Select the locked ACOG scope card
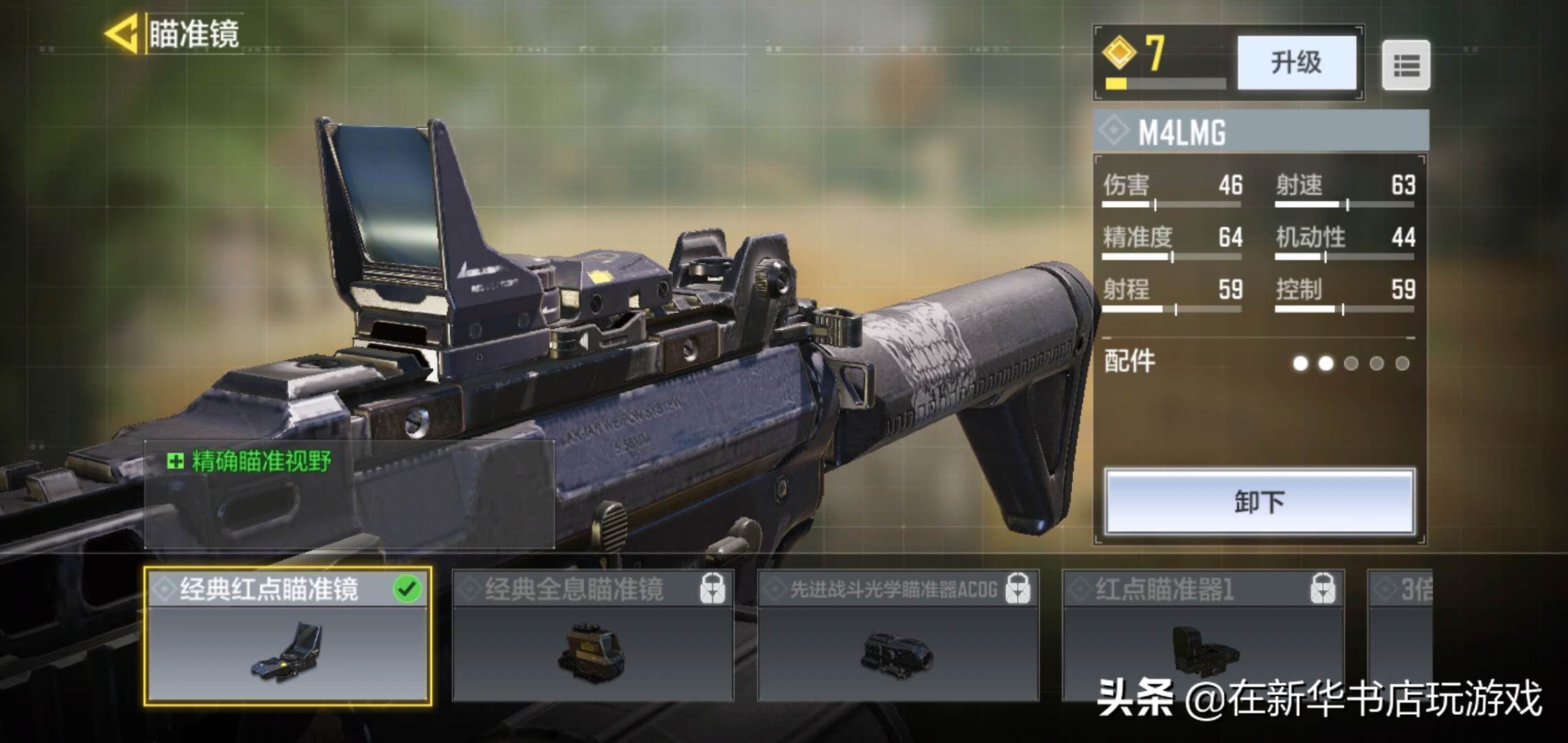This screenshot has height=743, width=1568. (x=897, y=636)
